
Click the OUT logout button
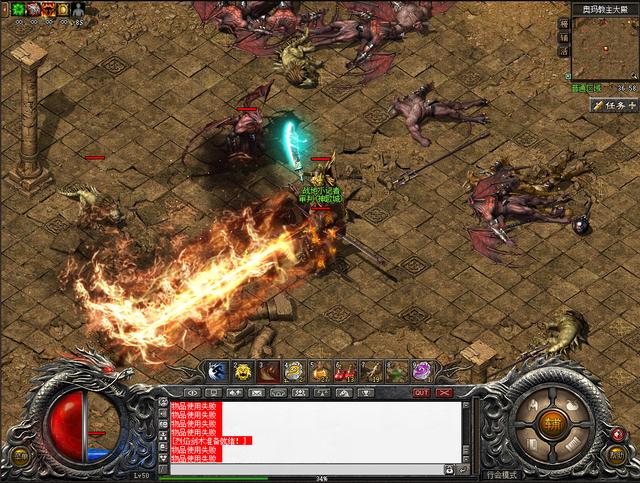(421, 393)
